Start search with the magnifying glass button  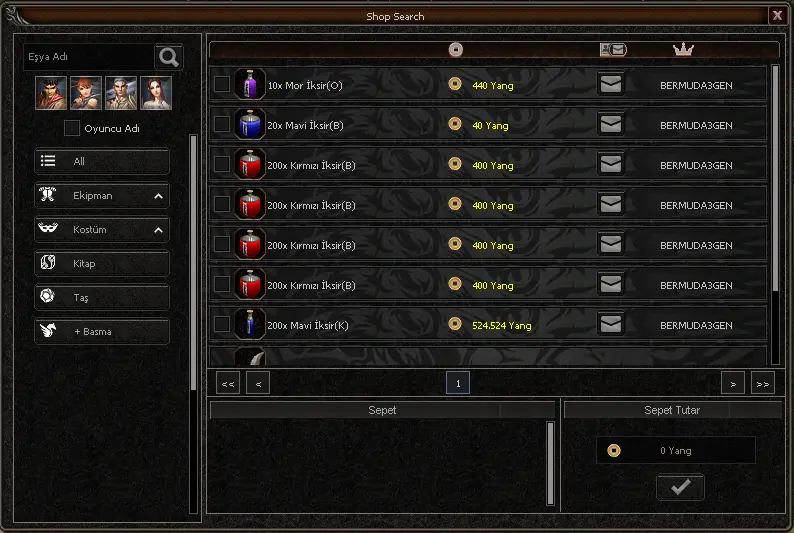click(x=168, y=58)
